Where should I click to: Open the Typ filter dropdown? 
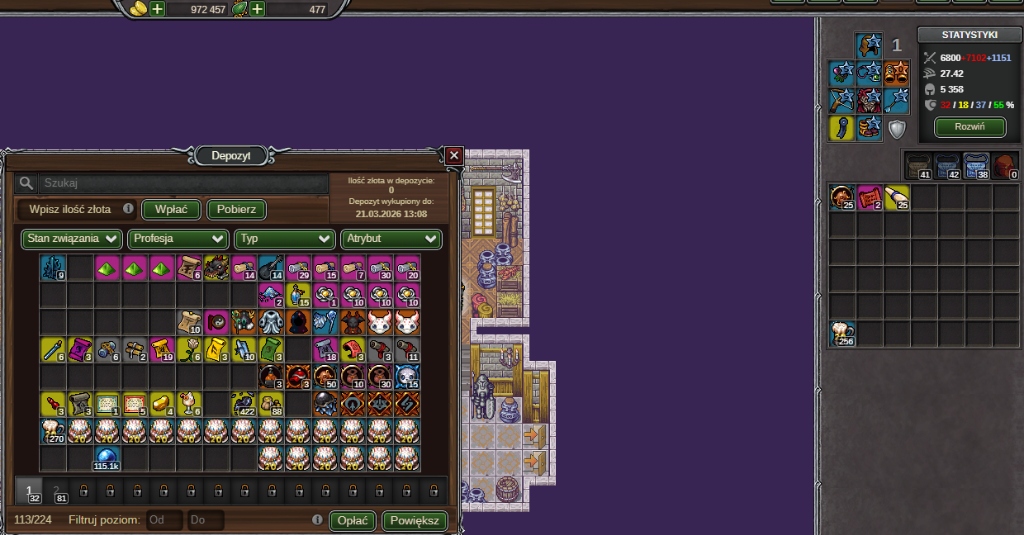click(x=284, y=239)
